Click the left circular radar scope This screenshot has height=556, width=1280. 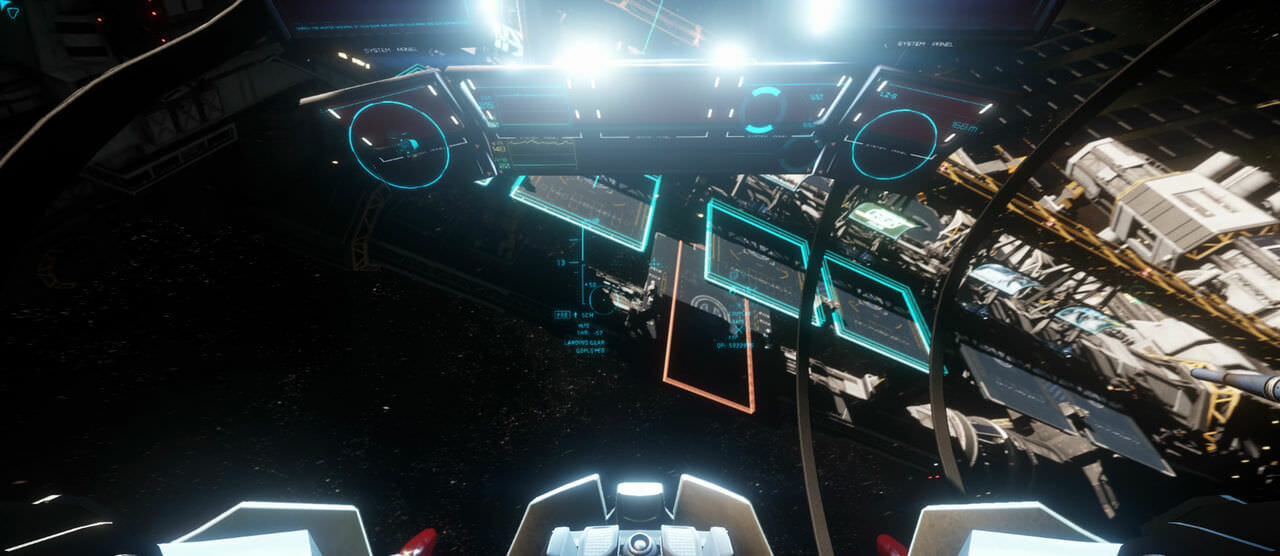399,144
